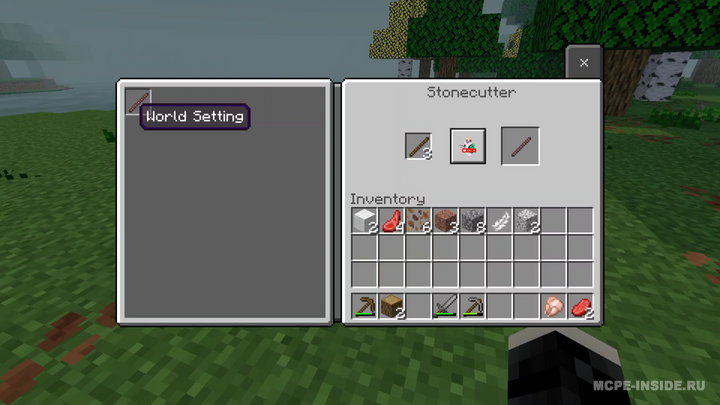This screenshot has width=720, height=405.
Task: Select the pickaxe beside the hotbar sword
Action: click(472, 306)
